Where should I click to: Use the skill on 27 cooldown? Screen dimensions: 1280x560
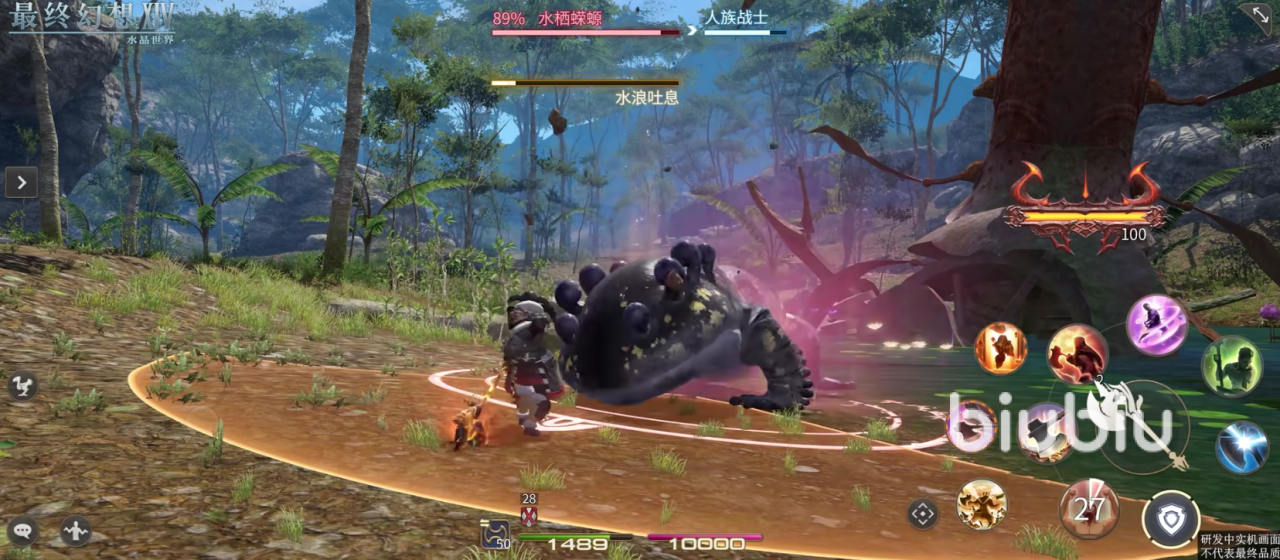[x=1089, y=508]
